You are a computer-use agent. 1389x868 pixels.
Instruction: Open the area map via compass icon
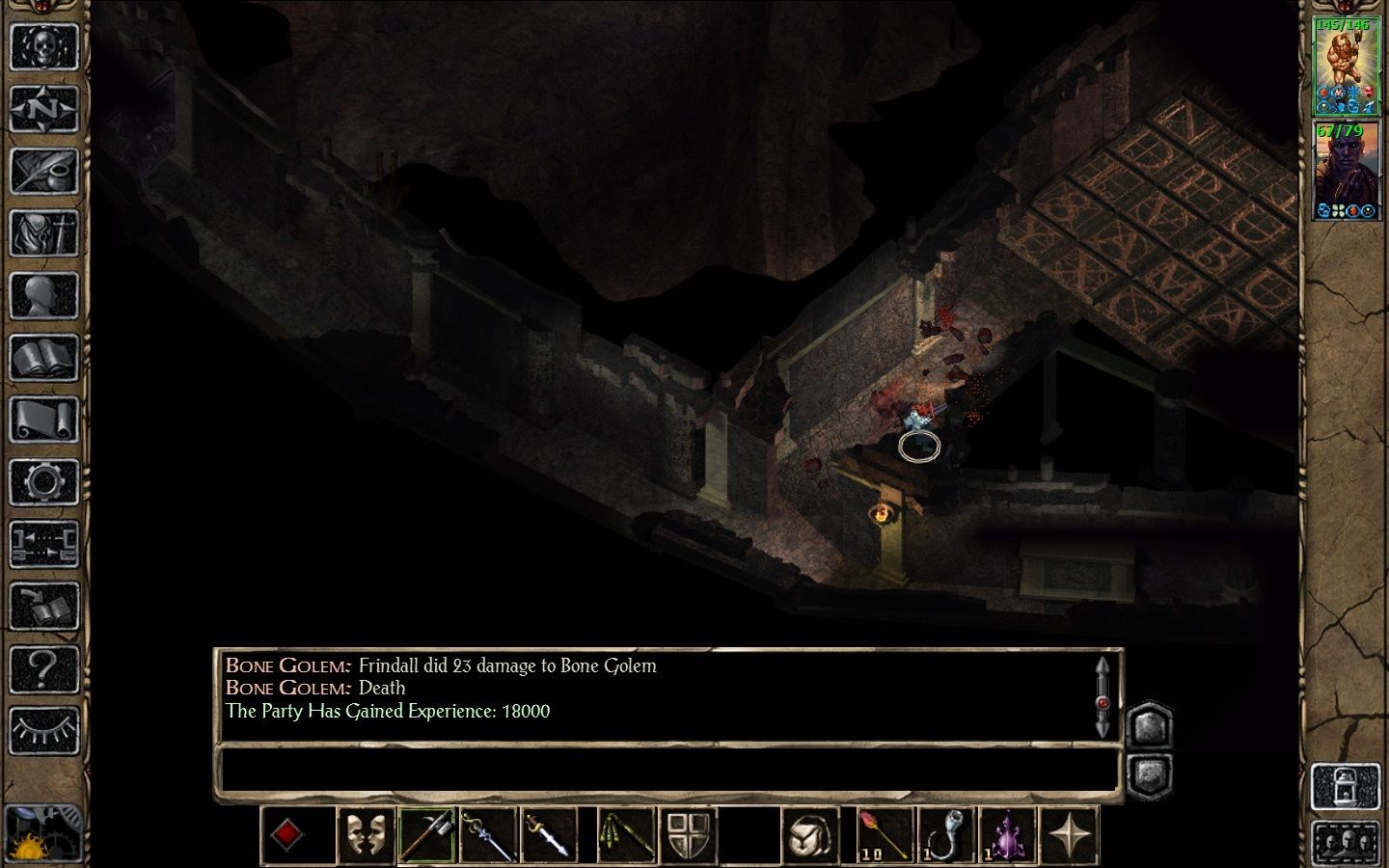44,109
